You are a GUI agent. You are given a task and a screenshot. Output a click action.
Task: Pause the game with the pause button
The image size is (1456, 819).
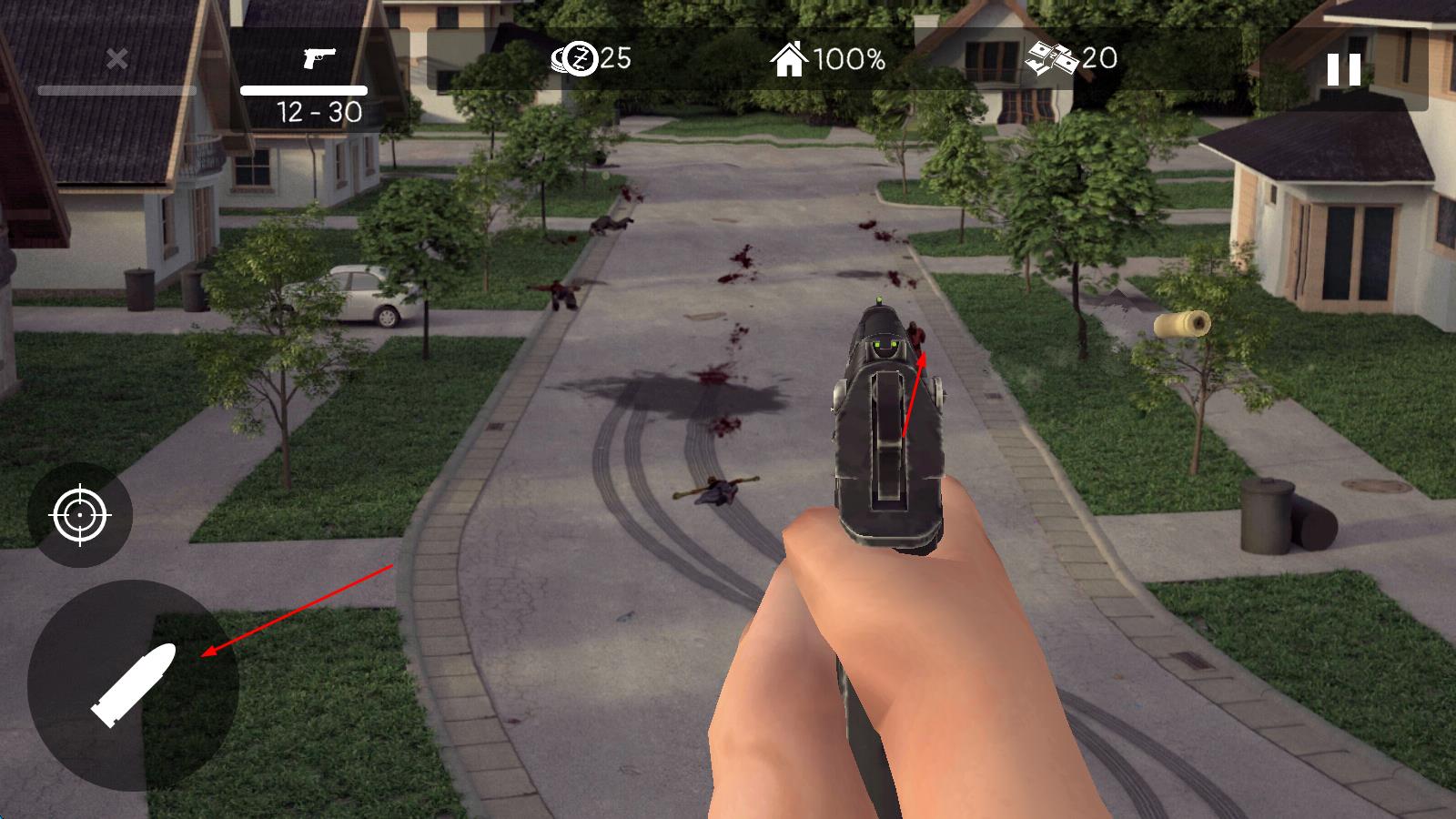[1343, 69]
